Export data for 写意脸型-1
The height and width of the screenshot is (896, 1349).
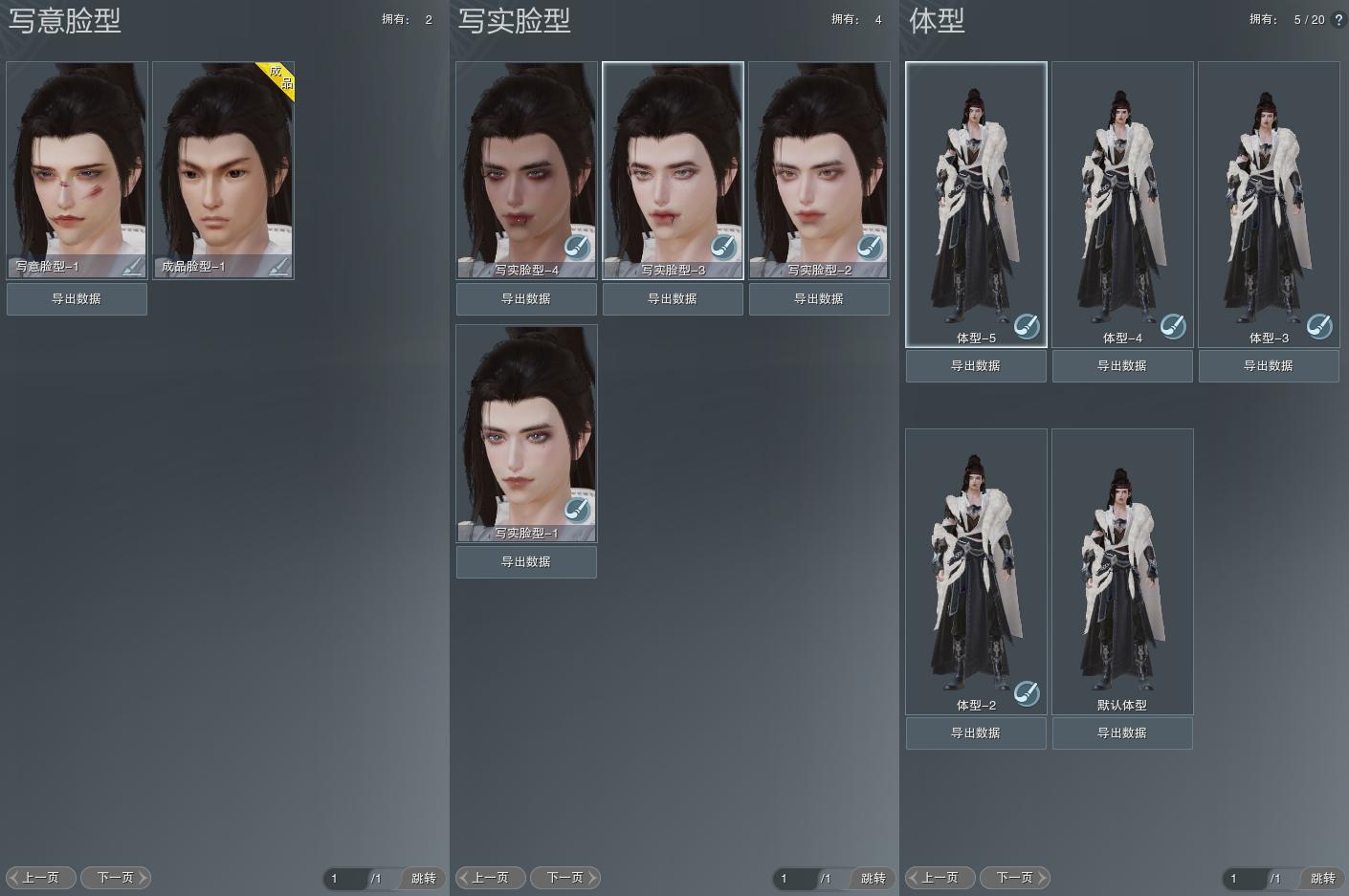[77, 298]
